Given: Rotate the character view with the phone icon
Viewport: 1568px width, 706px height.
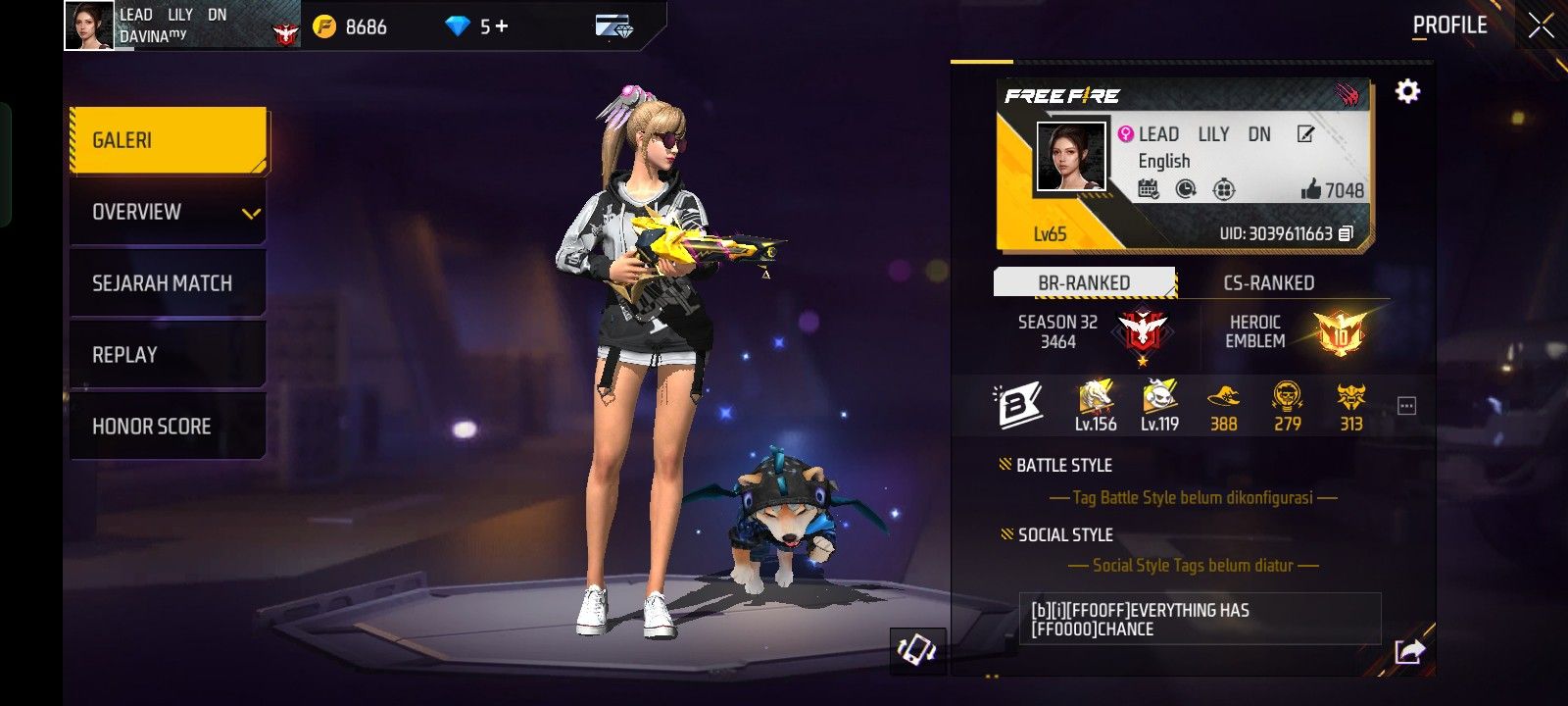Looking at the screenshot, I should point(917,650).
